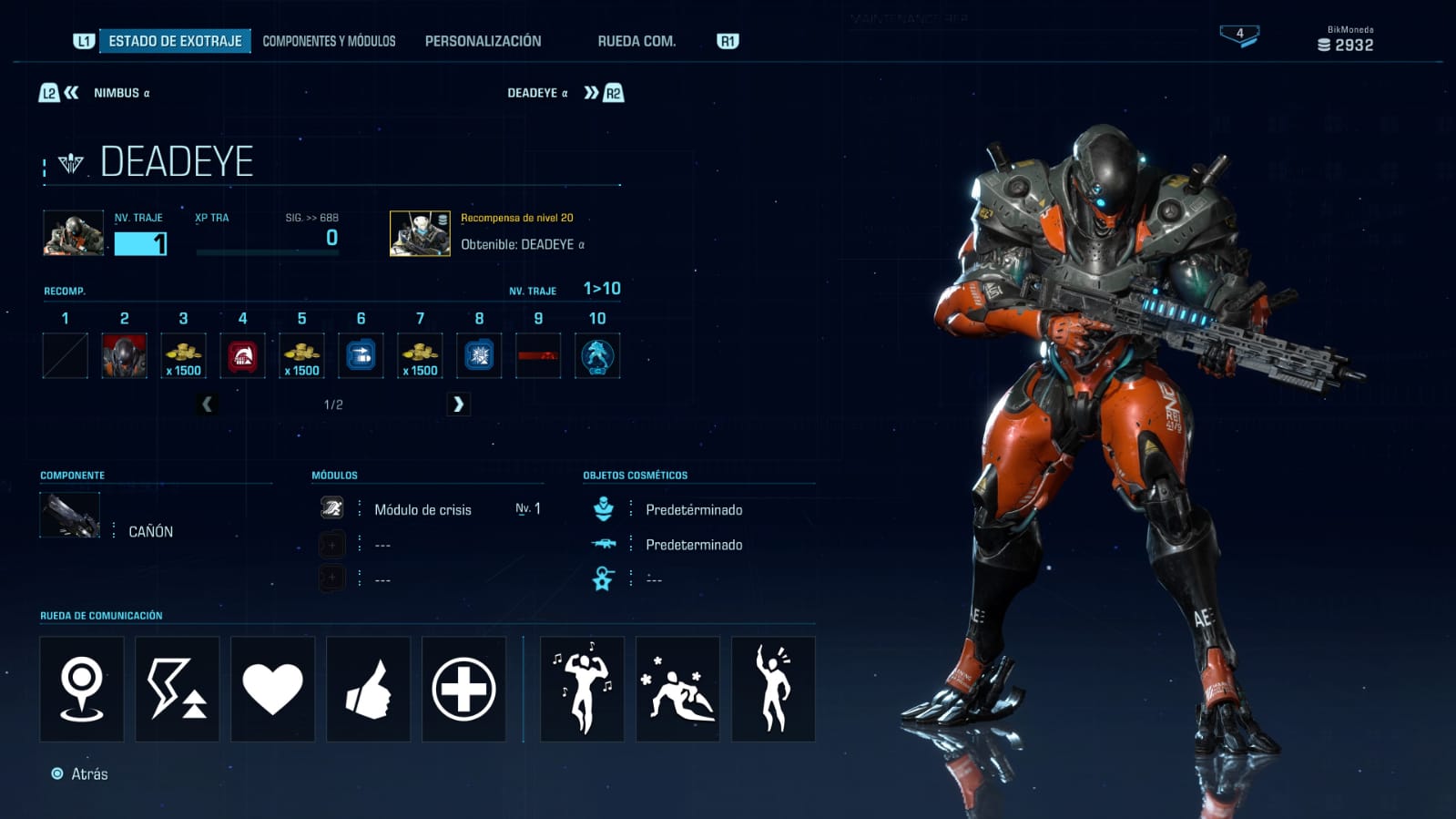Choose the location pin communication icon
The image size is (1456, 819).
tap(82, 689)
